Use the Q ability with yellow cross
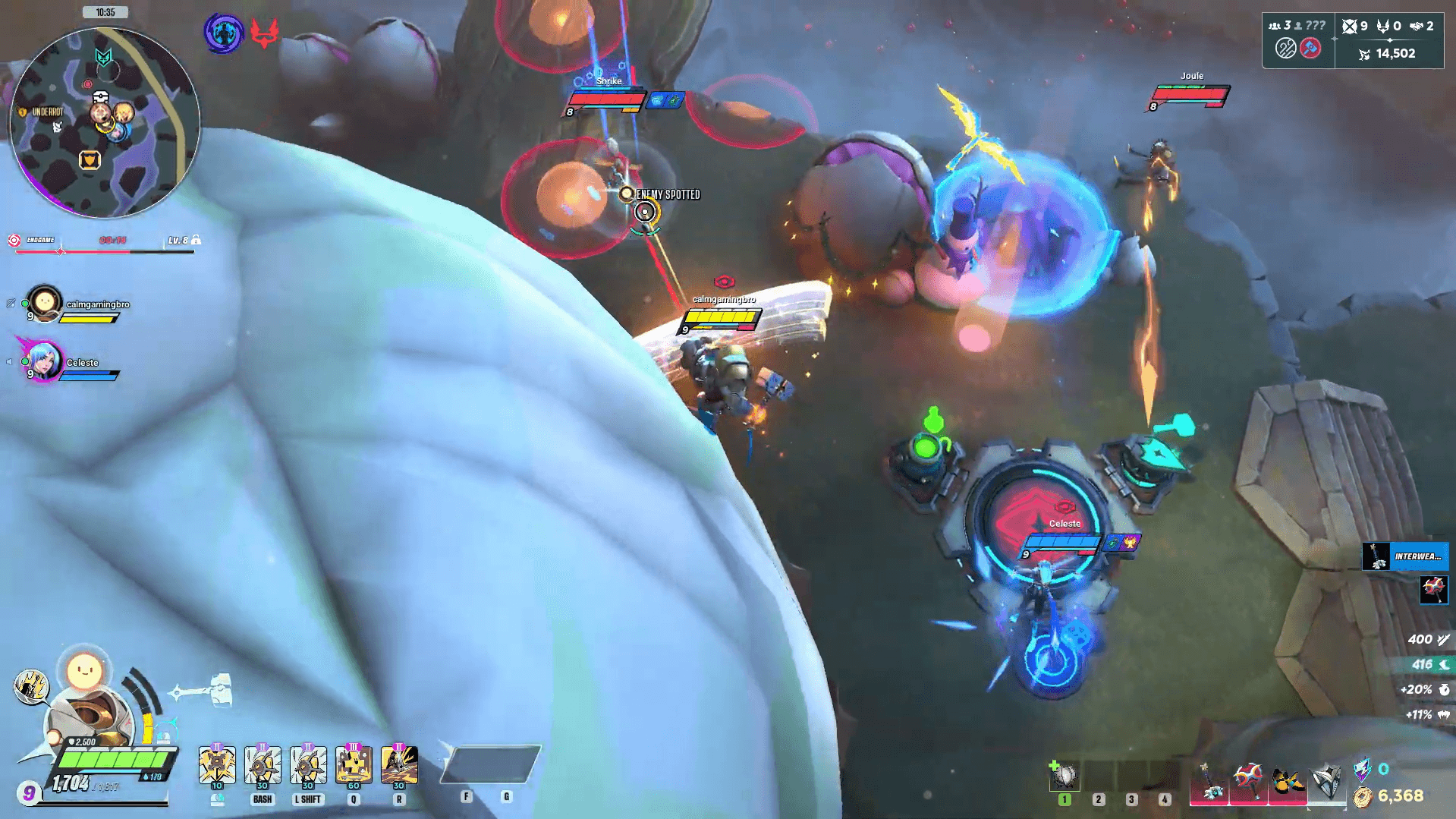1456x819 pixels. click(354, 764)
